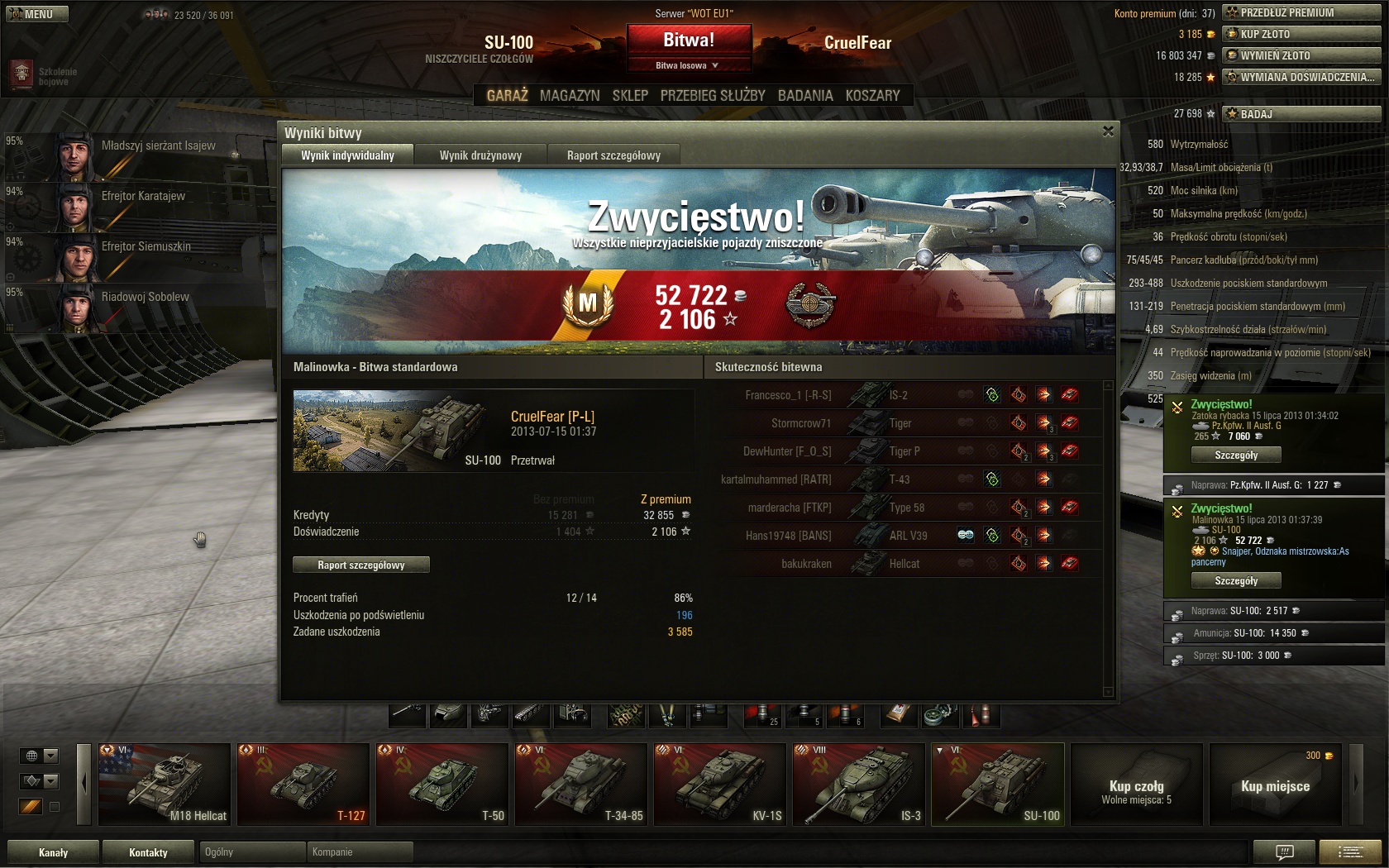Select the Wynik indywidualny tab
This screenshot has width=1389, height=868.
click(347, 155)
